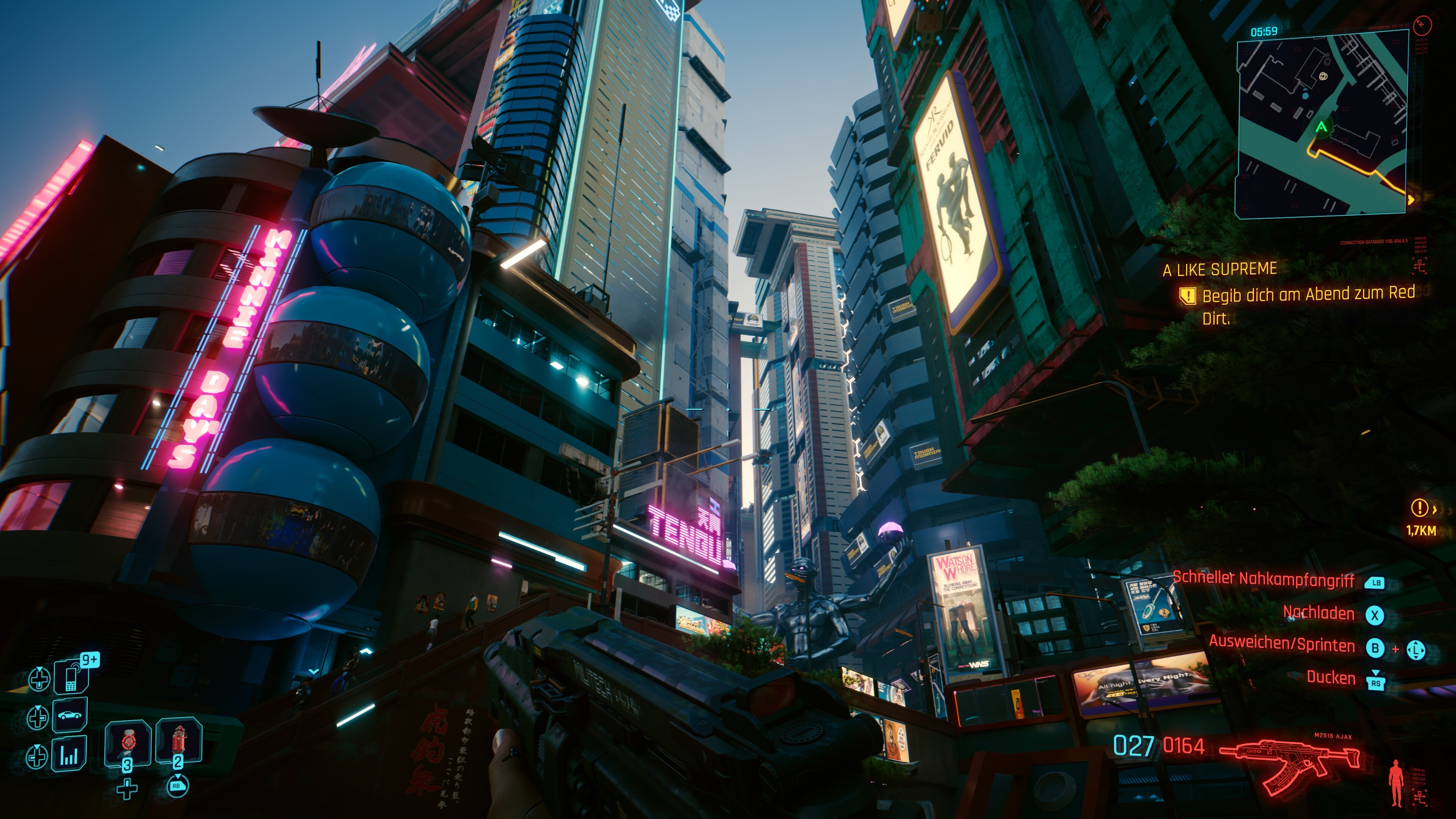Click the red compass north indicator

point(1422,25)
